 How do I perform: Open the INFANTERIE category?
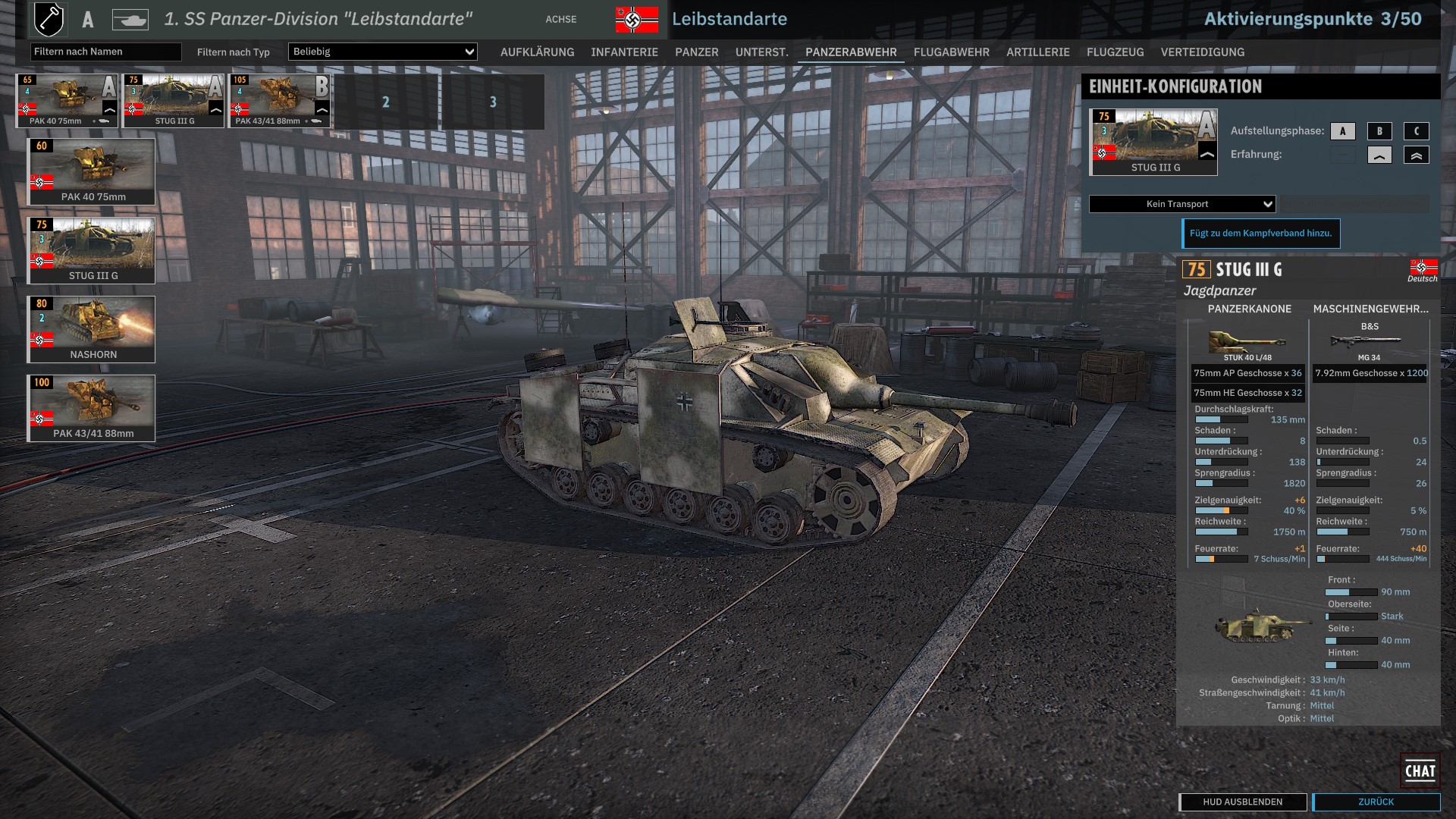click(624, 52)
